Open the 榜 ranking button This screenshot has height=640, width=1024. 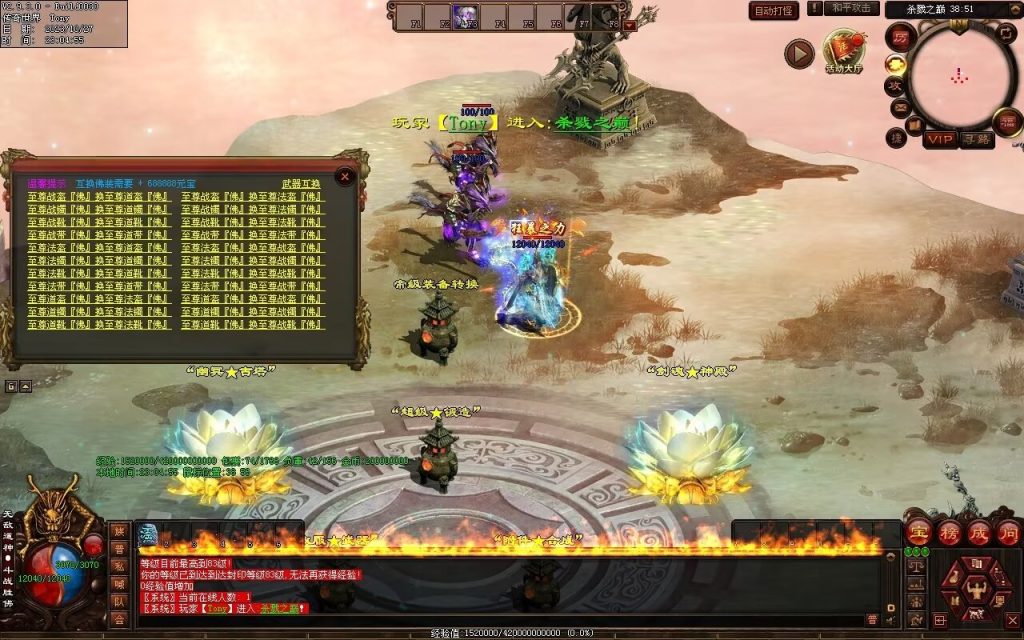(x=949, y=531)
